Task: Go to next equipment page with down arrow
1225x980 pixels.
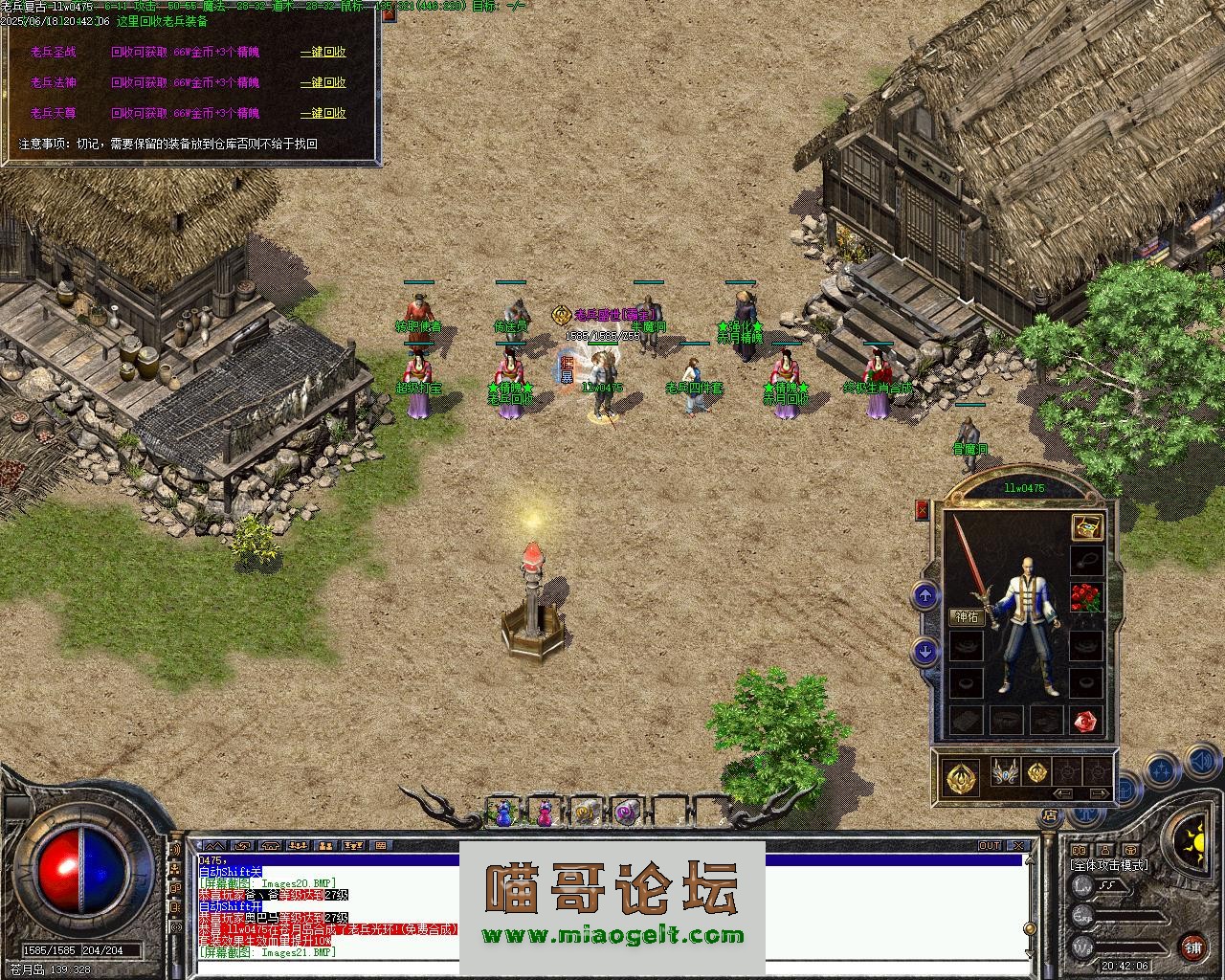Action: pos(924,652)
